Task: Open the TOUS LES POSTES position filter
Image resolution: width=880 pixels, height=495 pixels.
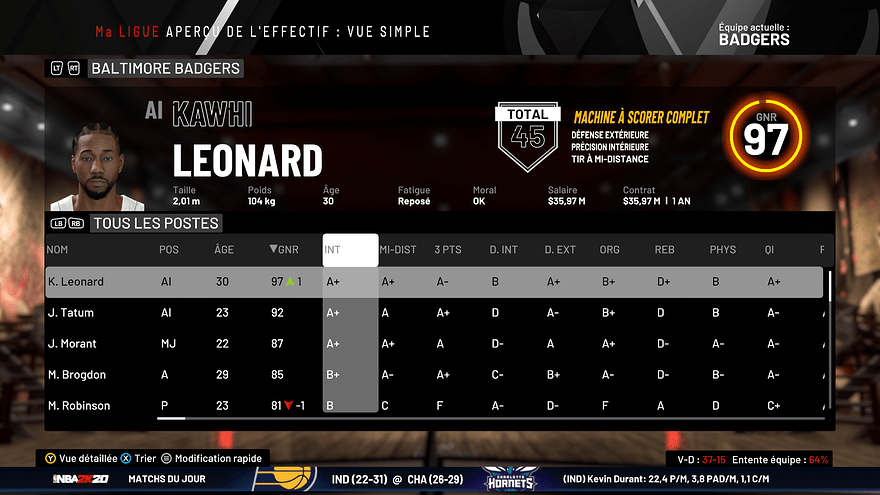Action: click(x=155, y=223)
